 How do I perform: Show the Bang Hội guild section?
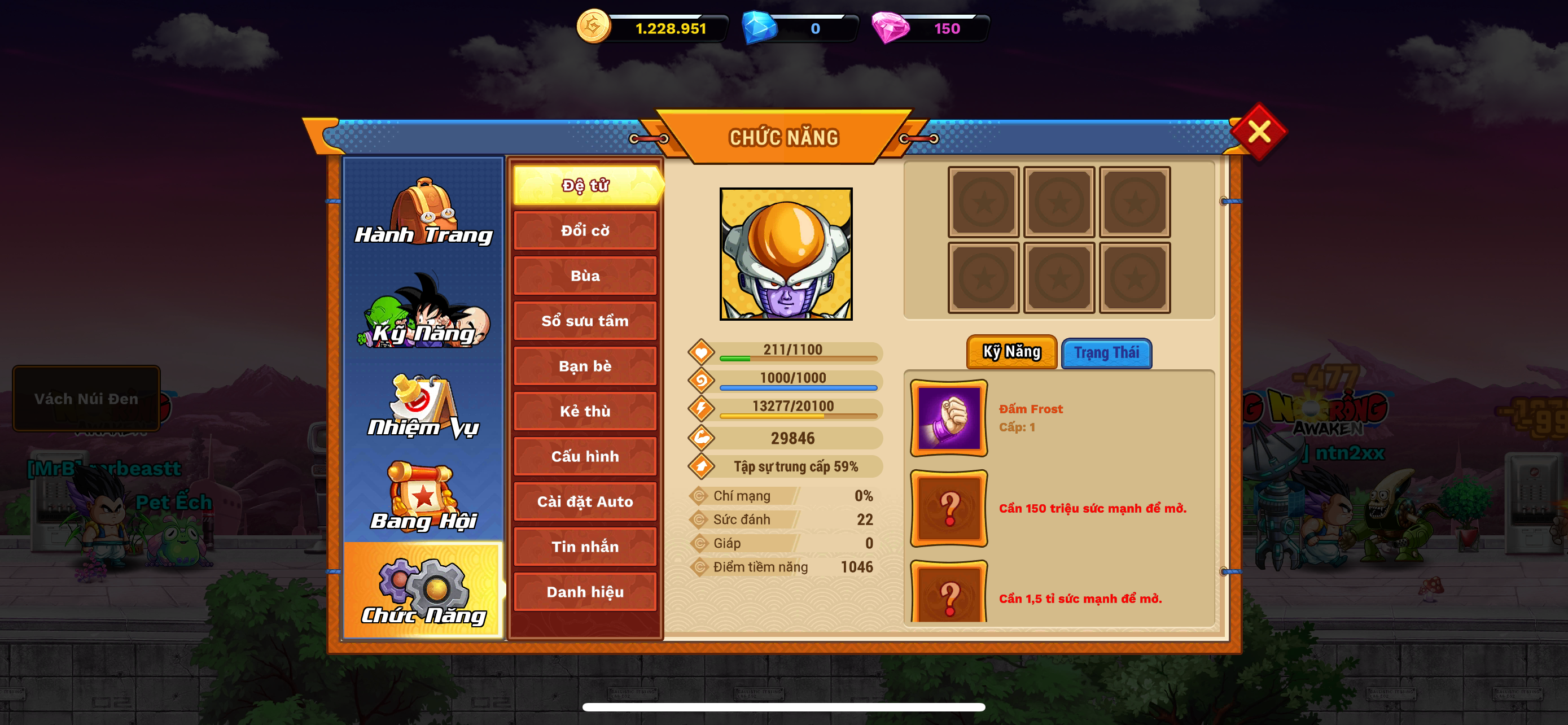point(424,497)
